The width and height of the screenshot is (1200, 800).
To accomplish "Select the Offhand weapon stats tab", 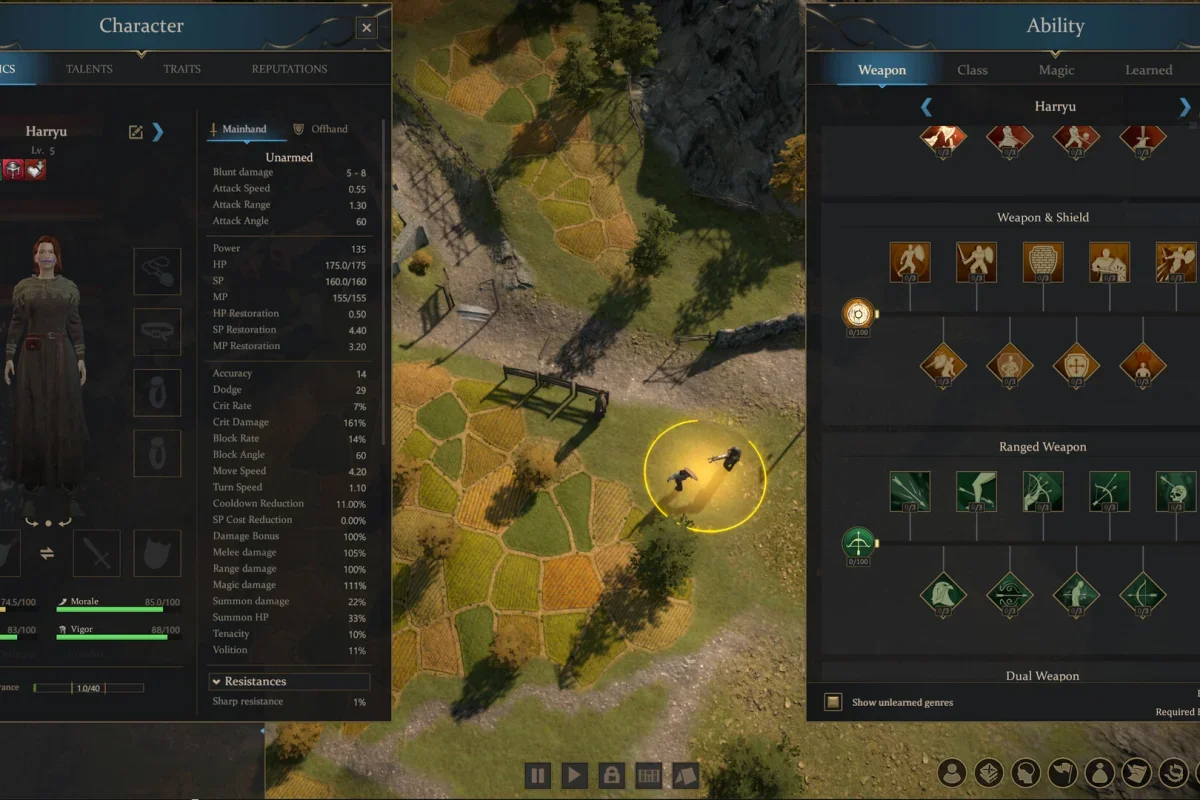I will [320, 129].
